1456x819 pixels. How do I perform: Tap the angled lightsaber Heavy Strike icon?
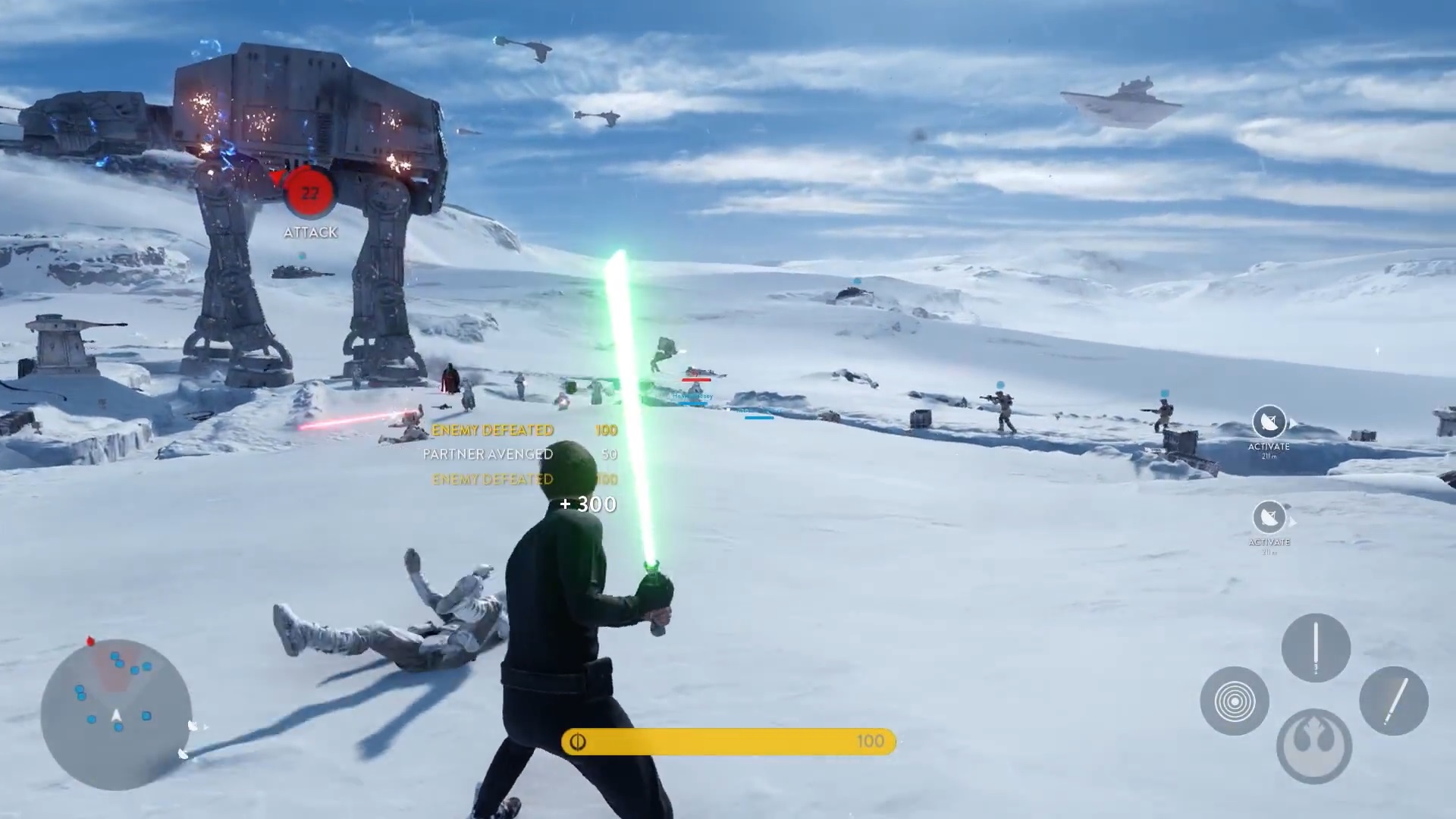click(1394, 701)
